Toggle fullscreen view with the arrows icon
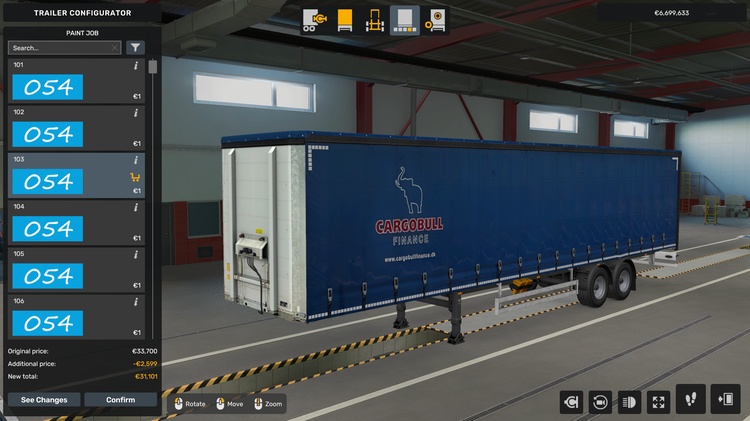This screenshot has height=421, width=750. coord(658,401)
